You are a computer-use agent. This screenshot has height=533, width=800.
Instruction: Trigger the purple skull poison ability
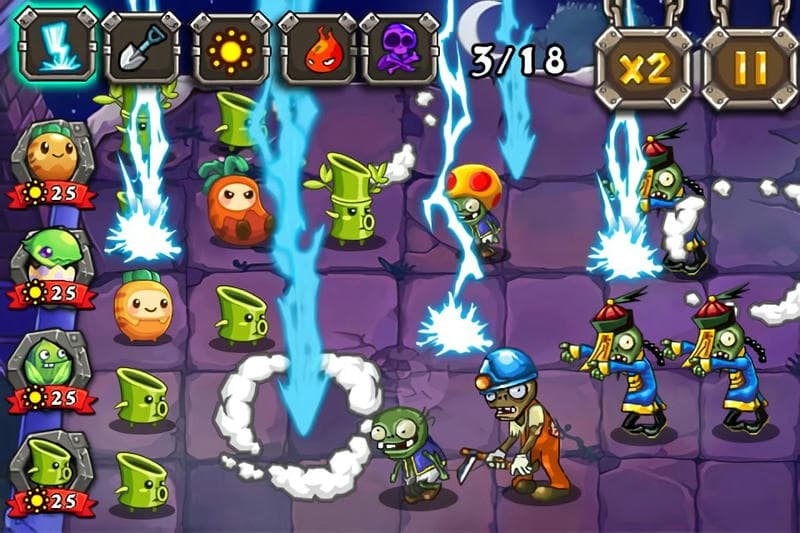(398, 47)
